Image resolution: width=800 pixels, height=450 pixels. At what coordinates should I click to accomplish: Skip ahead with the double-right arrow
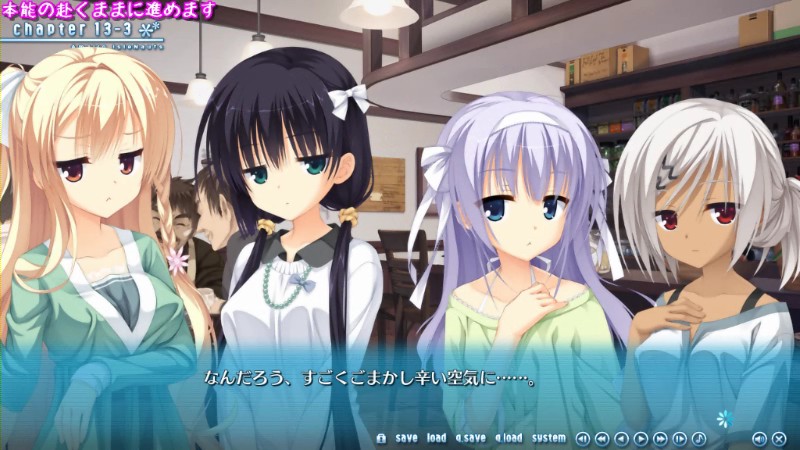point(660,438)
